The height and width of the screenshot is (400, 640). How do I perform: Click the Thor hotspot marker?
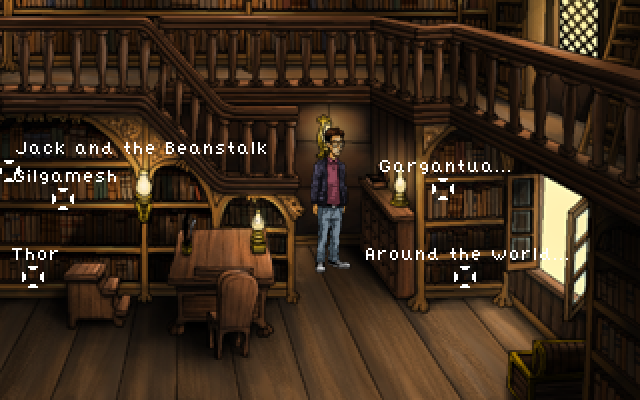coord(34,276)
